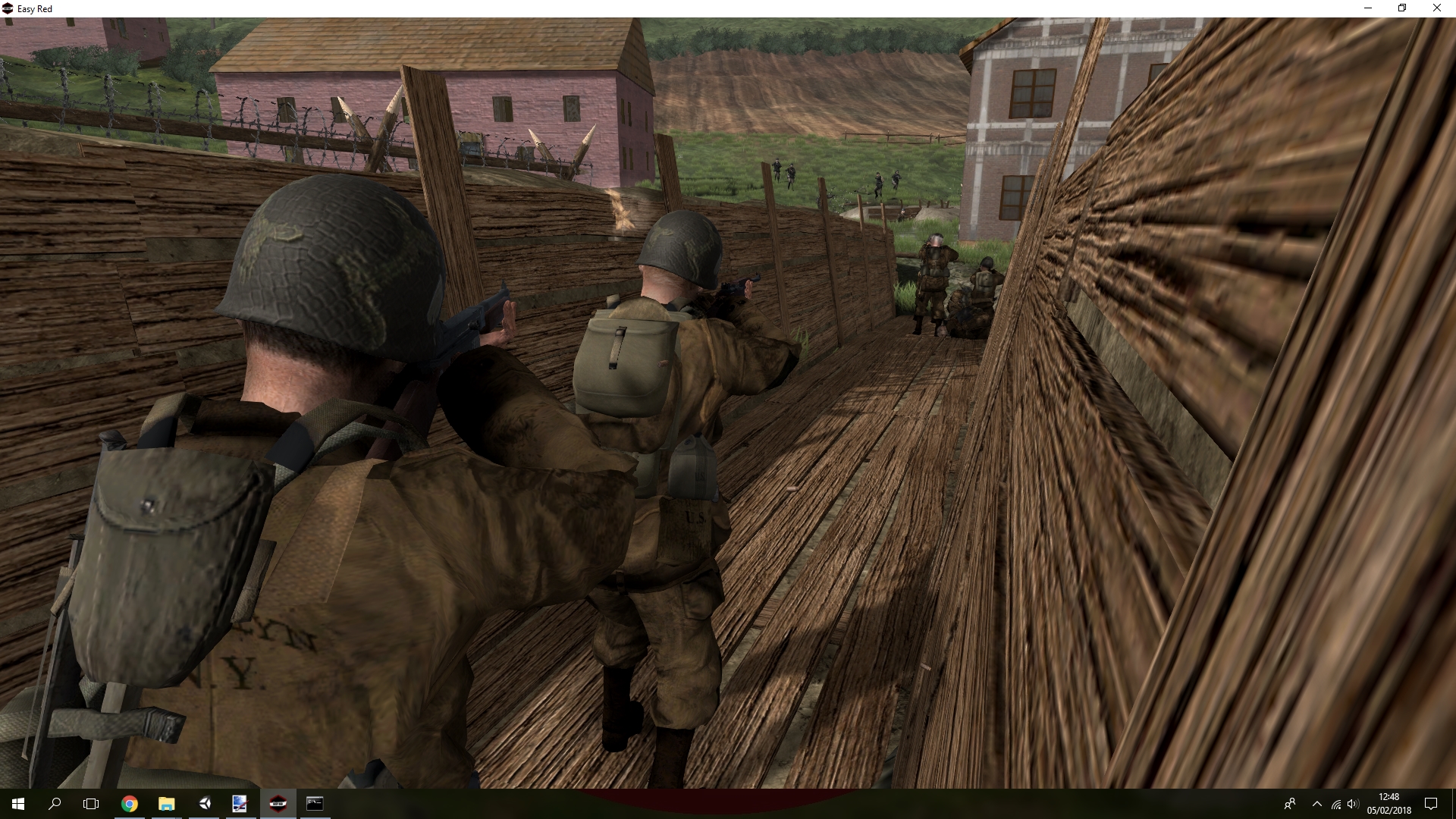Open the Easy Red window system menu
Screen dimensions: 1456x819
[8, 8]
